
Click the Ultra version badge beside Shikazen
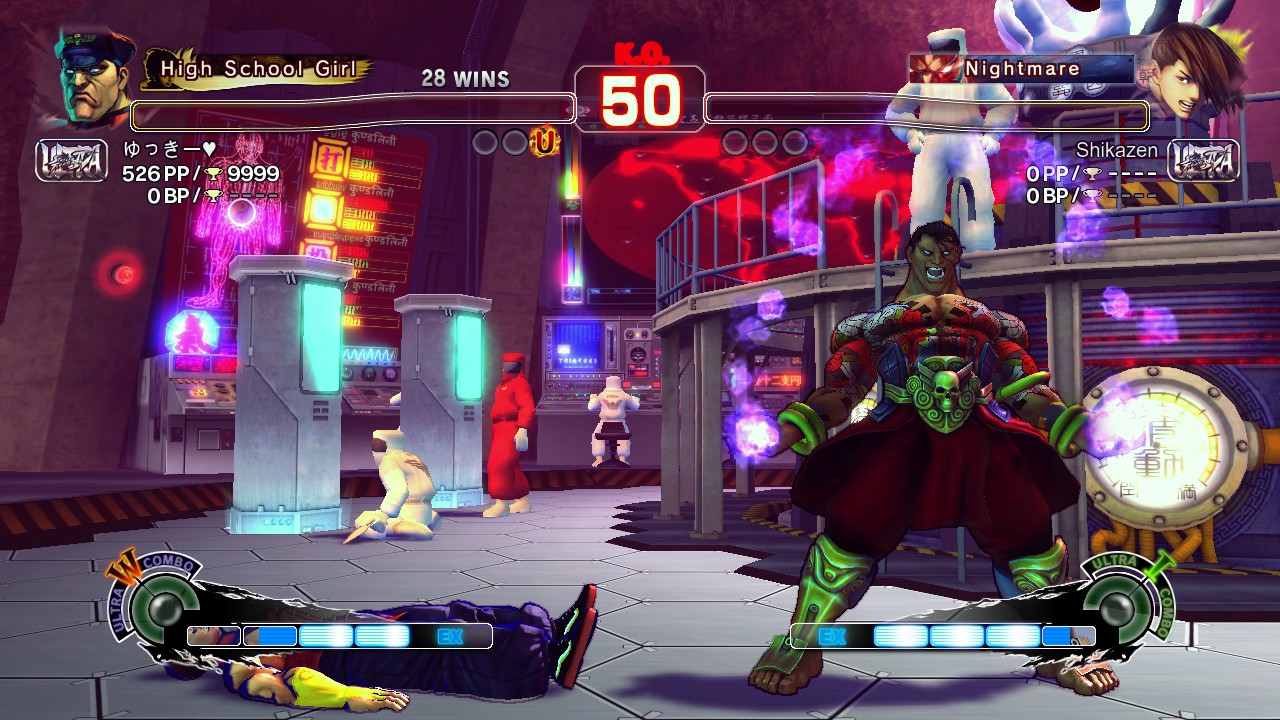(x=1203, y=160)
